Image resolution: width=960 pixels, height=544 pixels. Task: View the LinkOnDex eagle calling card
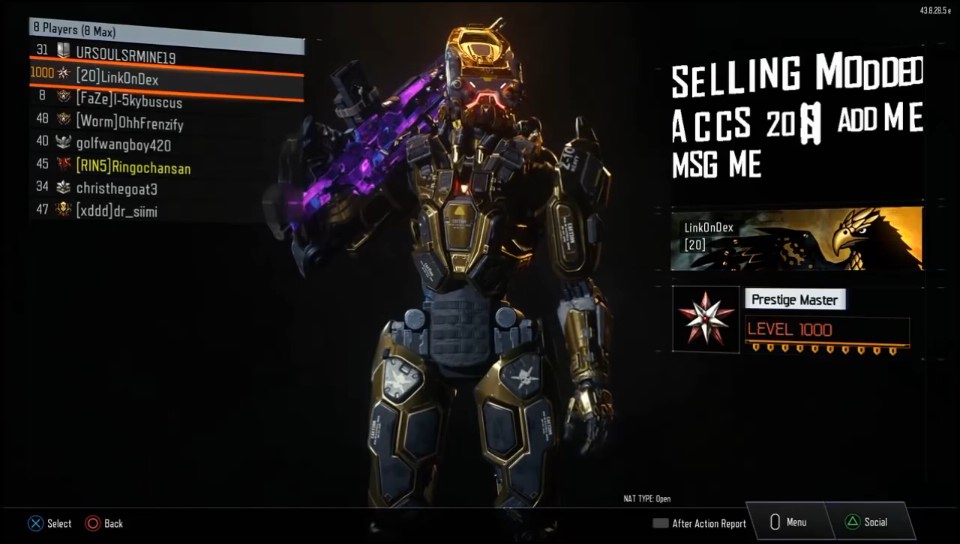click(x=796, y=238)
